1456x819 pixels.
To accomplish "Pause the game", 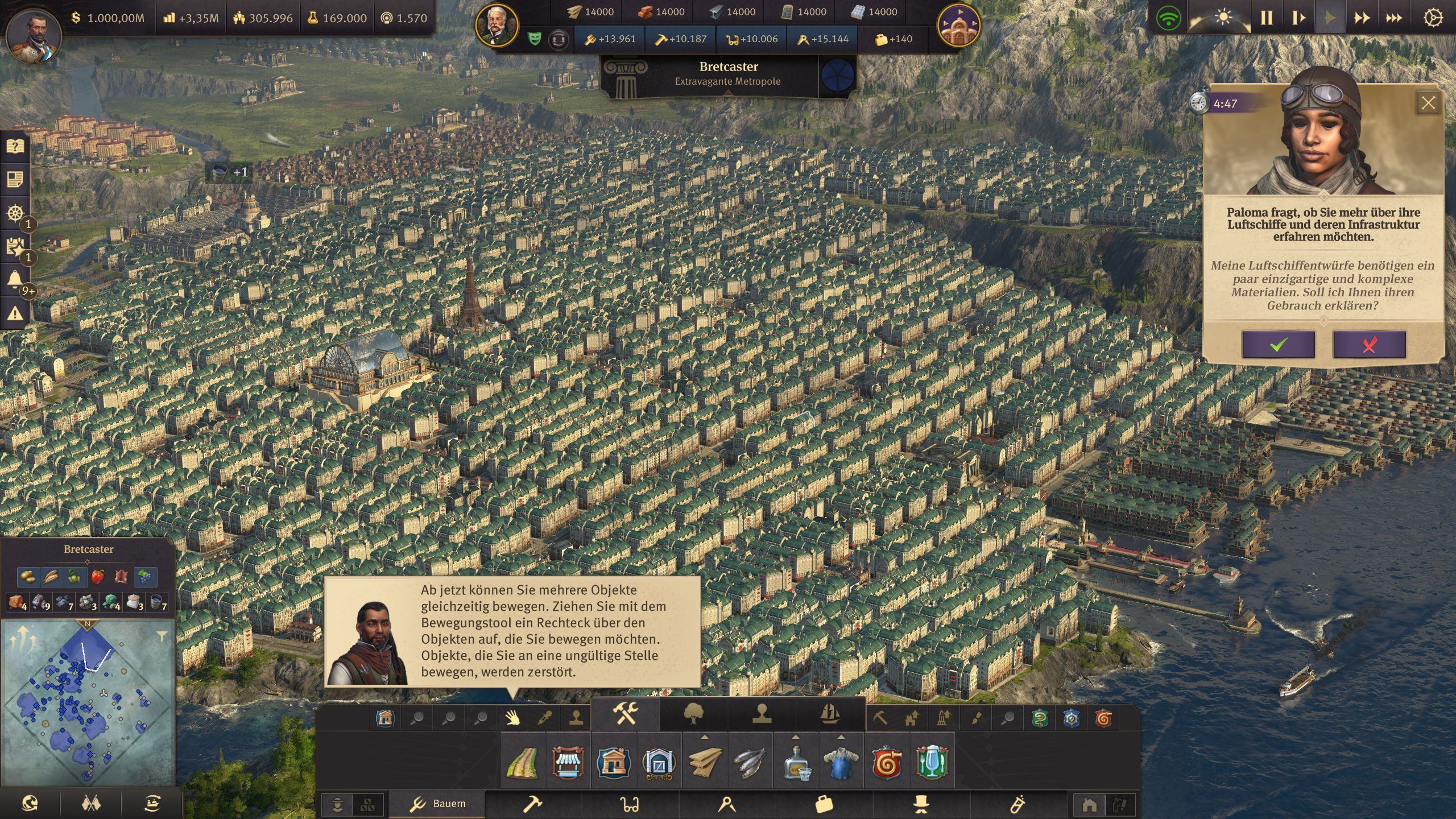I will (x=1266, y=18).
